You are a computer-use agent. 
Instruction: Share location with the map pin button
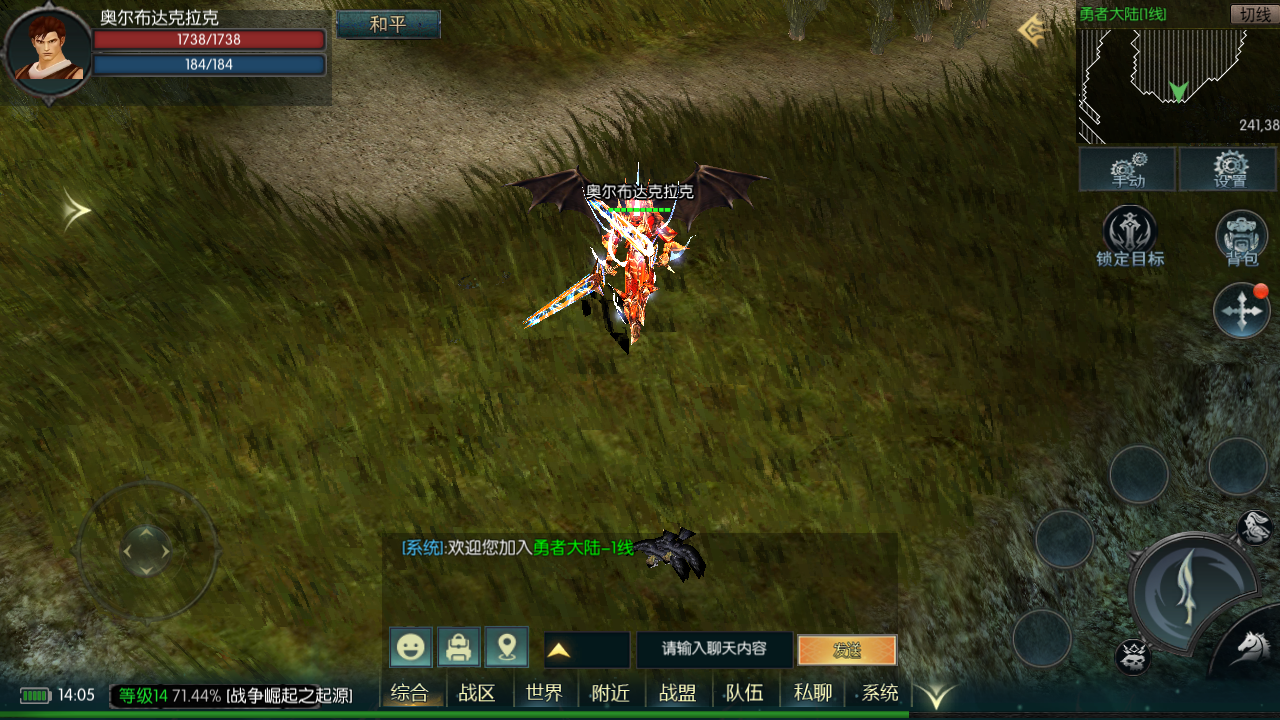click(507, 648)
